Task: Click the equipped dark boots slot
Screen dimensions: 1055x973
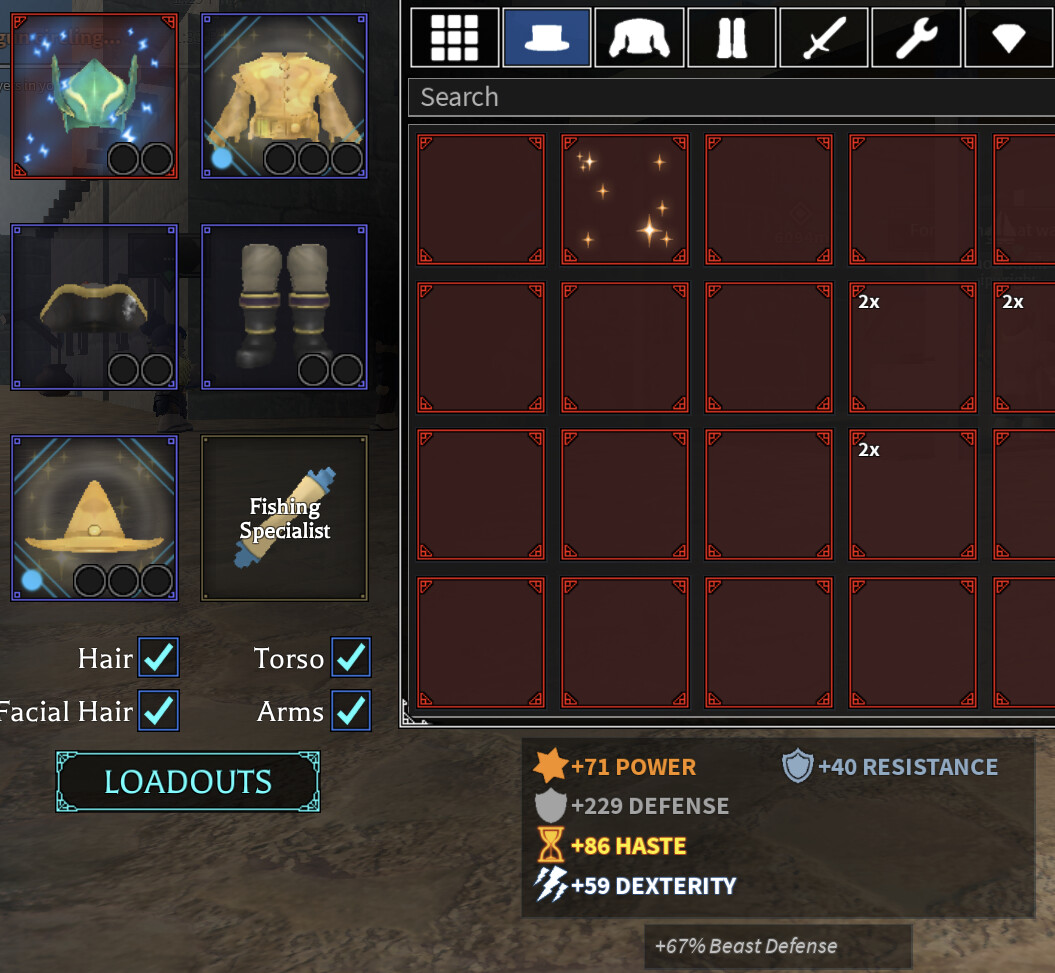Action: pos(285,307)
